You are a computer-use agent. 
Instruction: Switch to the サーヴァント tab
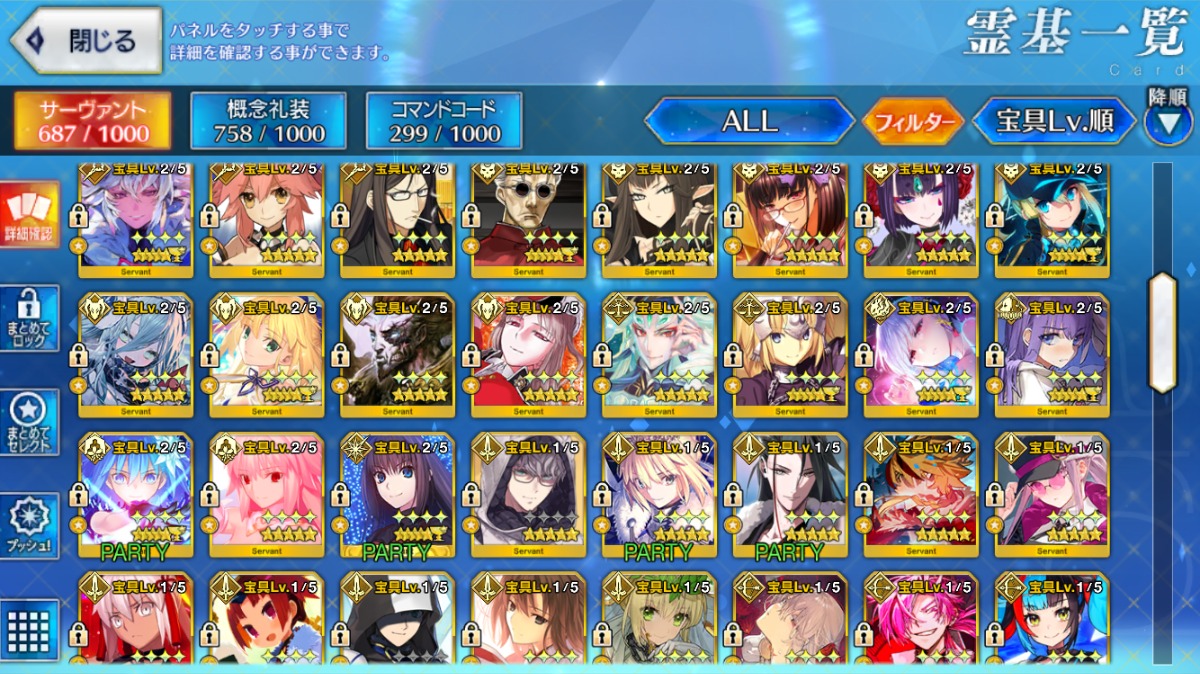pyautogui.click(x=93, y=122)
